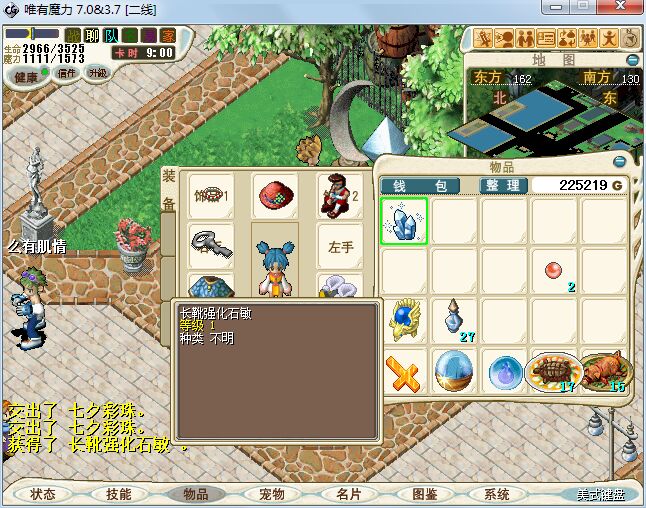Select the red orb item slot
The image size is (646, 508).
pos(554,271)
